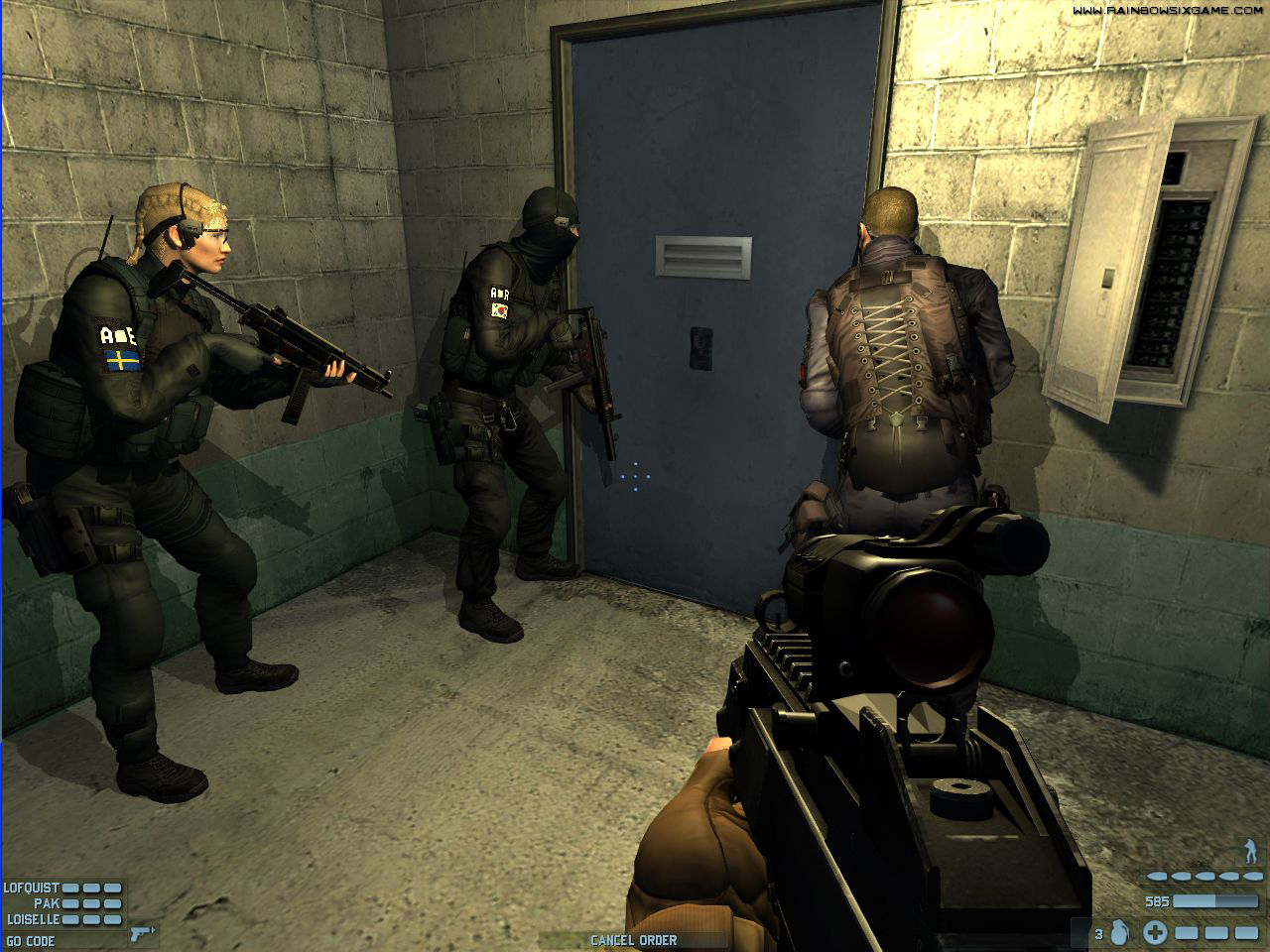Expand the weapon selector arrow beside the pistol icon

[153, 929]
